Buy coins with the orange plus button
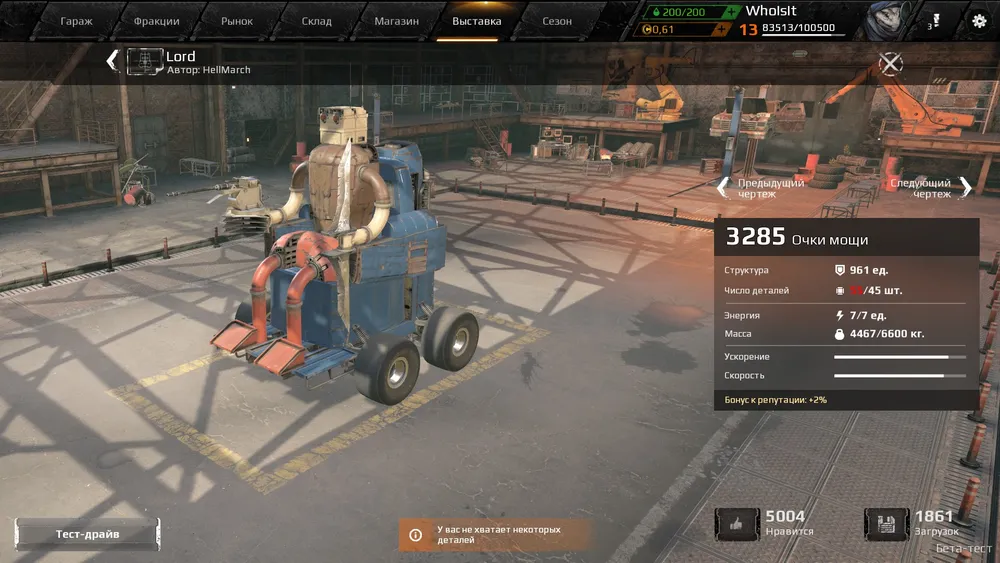The height and width of the screenshot is (563, 1000). click(x=719, y=29)
